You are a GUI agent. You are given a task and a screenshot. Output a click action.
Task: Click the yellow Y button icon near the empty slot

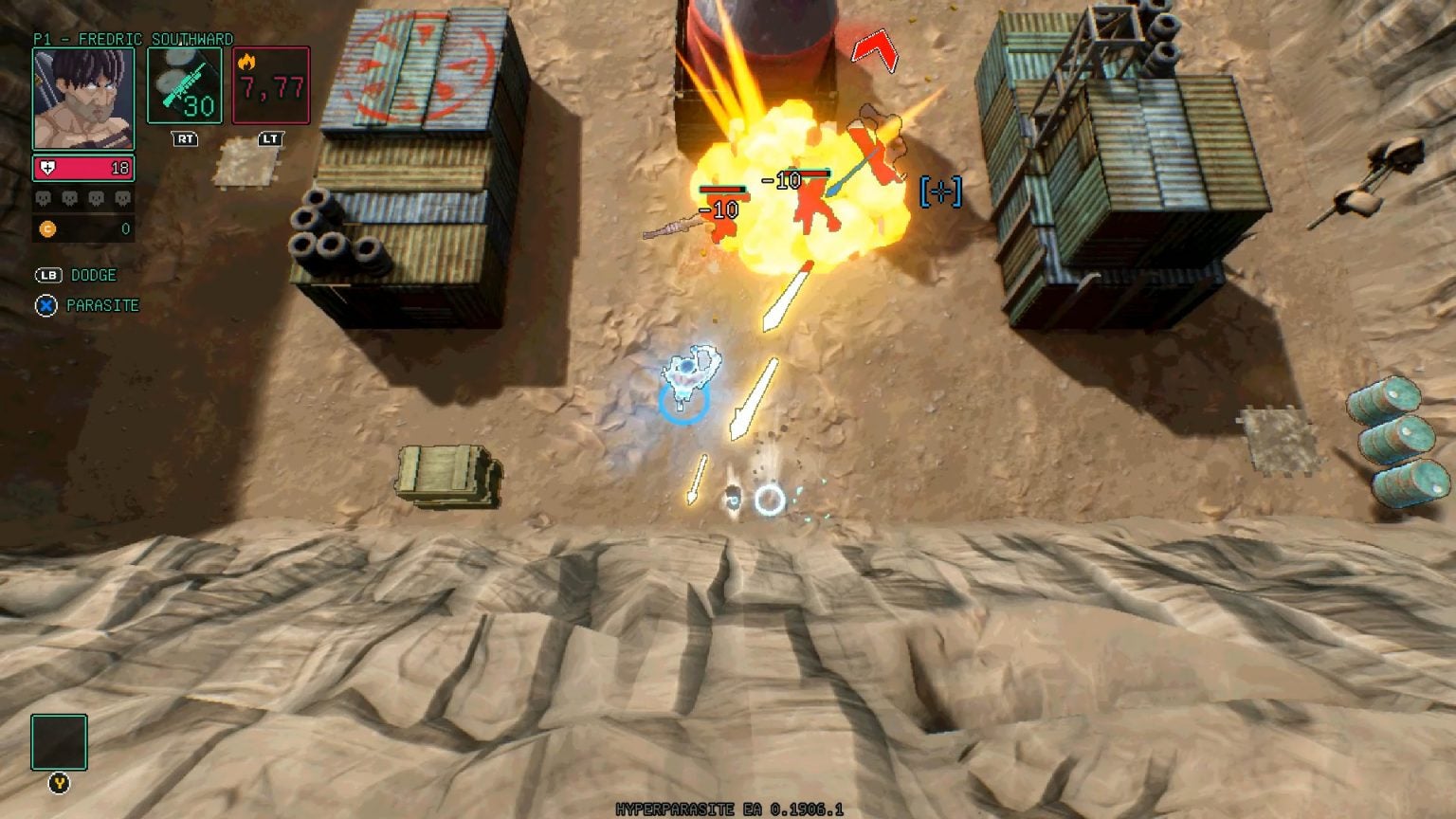59,784
